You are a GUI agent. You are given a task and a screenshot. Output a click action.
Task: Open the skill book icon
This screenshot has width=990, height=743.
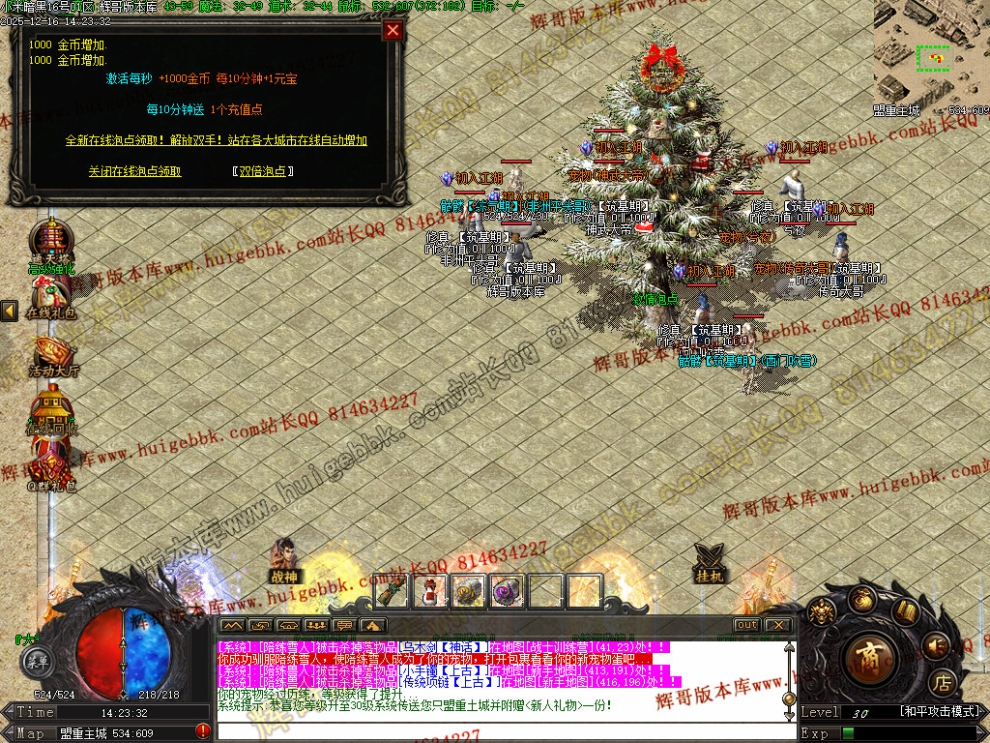pos(906,613)
